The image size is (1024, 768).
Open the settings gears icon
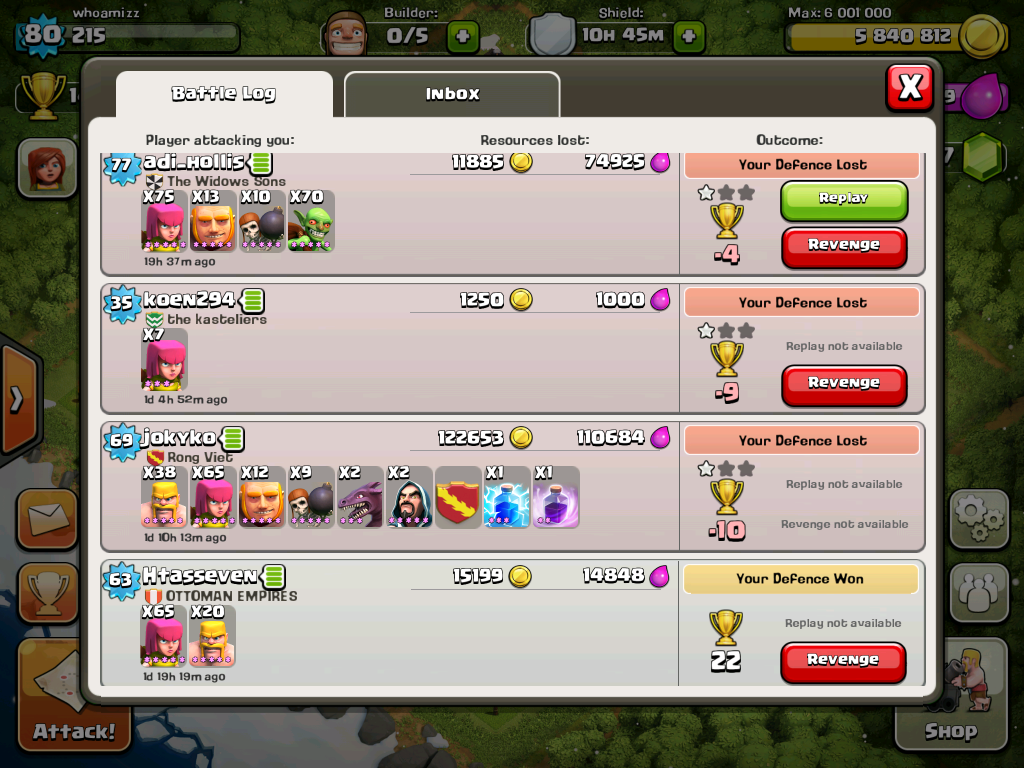pyautogui.click(x=978, y=518)
